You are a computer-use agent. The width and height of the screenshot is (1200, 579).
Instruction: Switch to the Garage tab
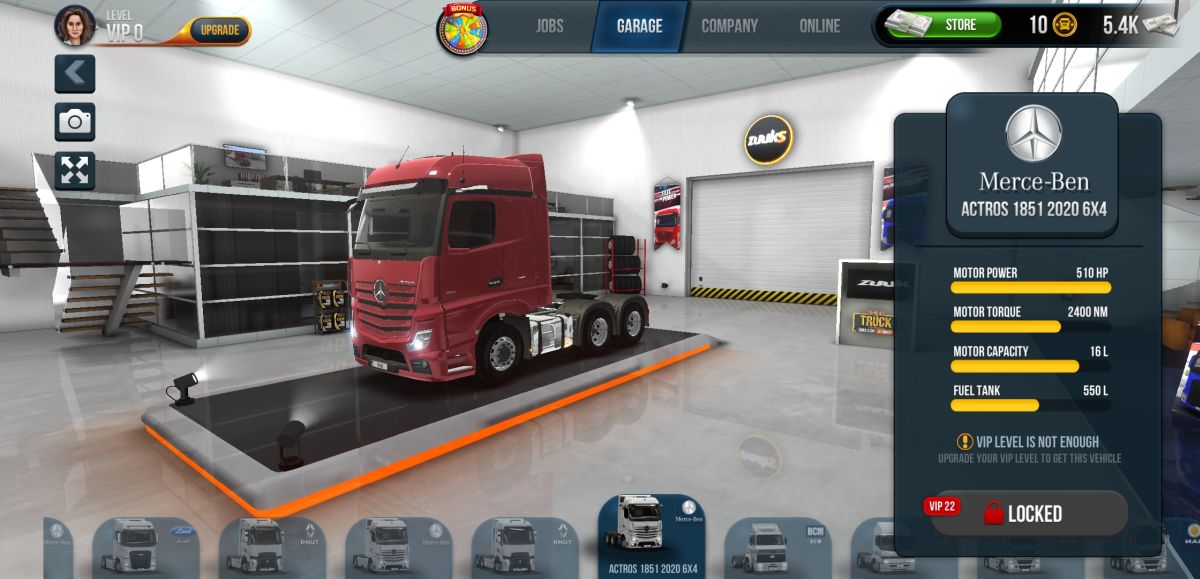point(639,26)
